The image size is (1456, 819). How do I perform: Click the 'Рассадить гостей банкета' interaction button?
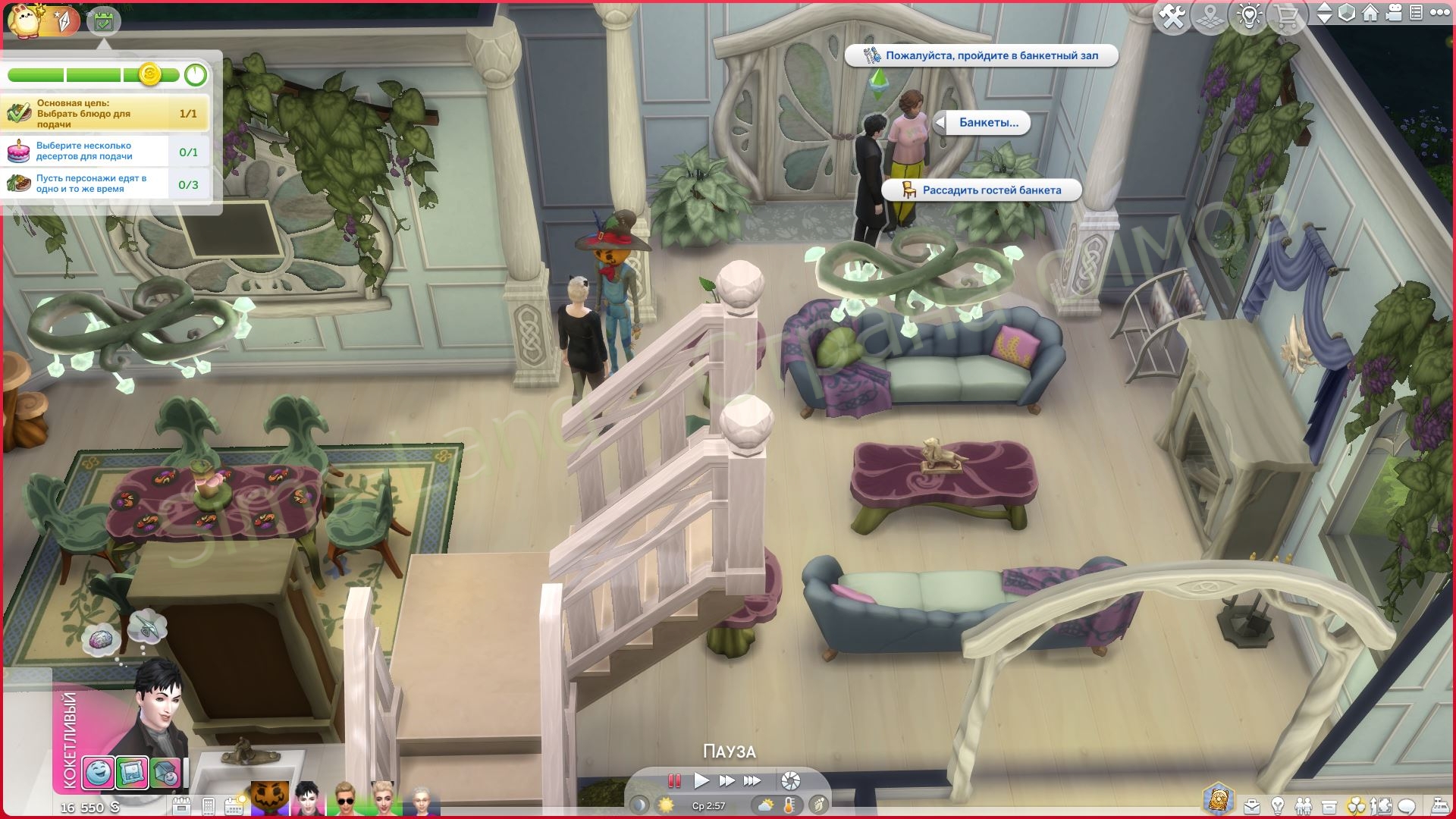point(982,190)
